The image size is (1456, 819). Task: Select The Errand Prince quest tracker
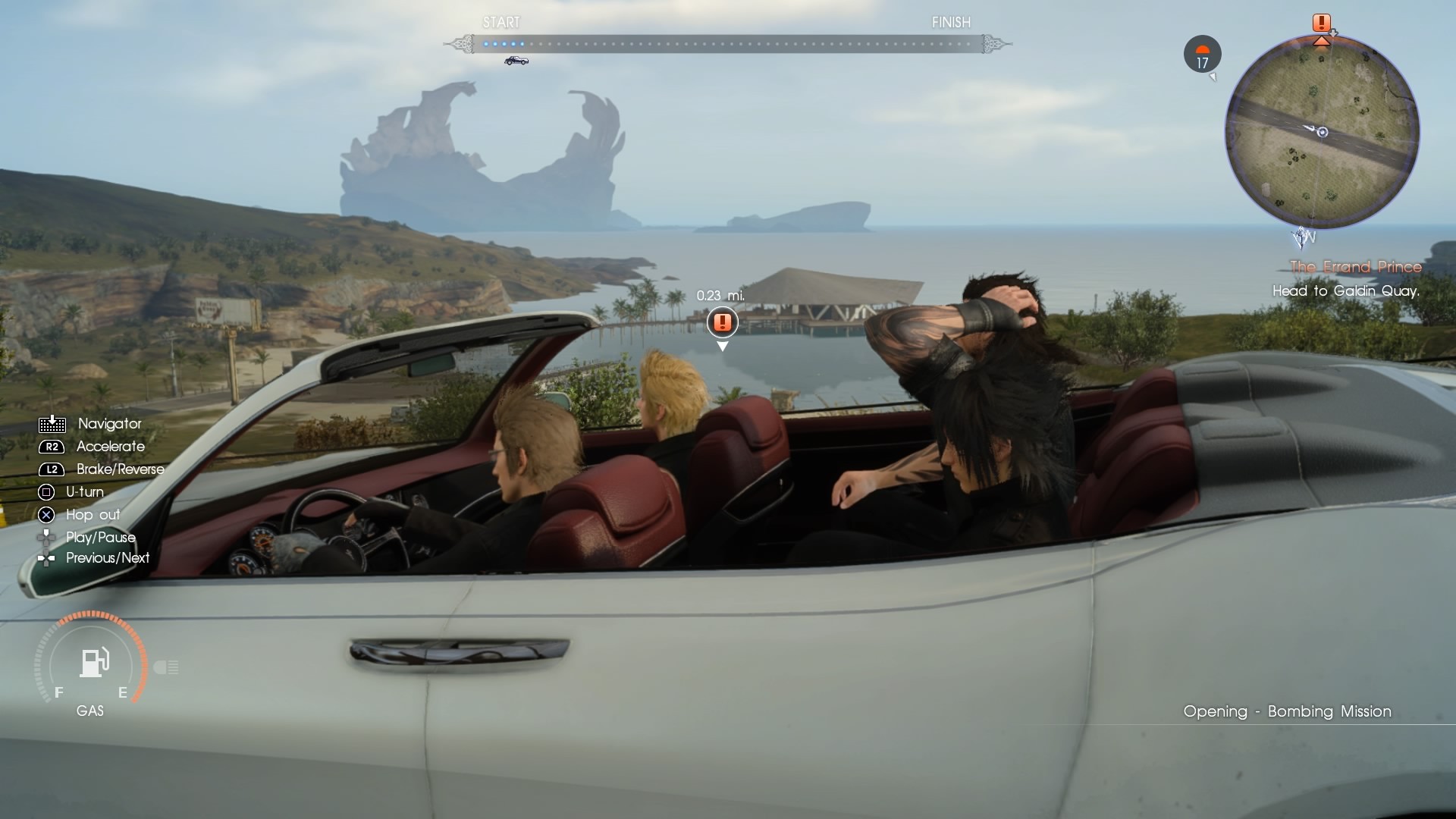[1355, 267]
